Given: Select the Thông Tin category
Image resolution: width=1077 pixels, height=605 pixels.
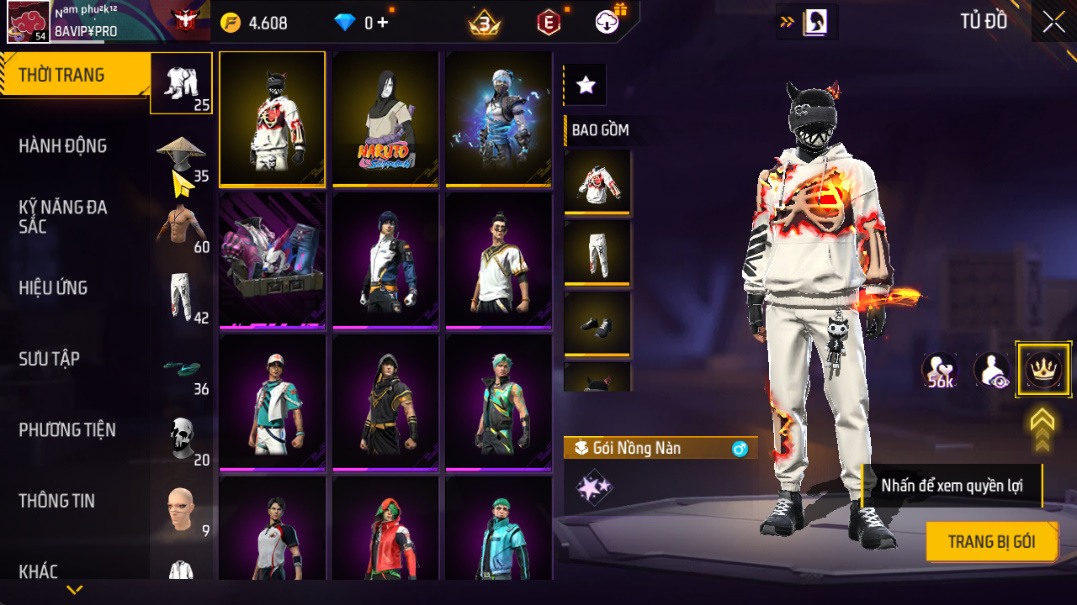Looking at the screenshot, I should click(x=57, y=501).
